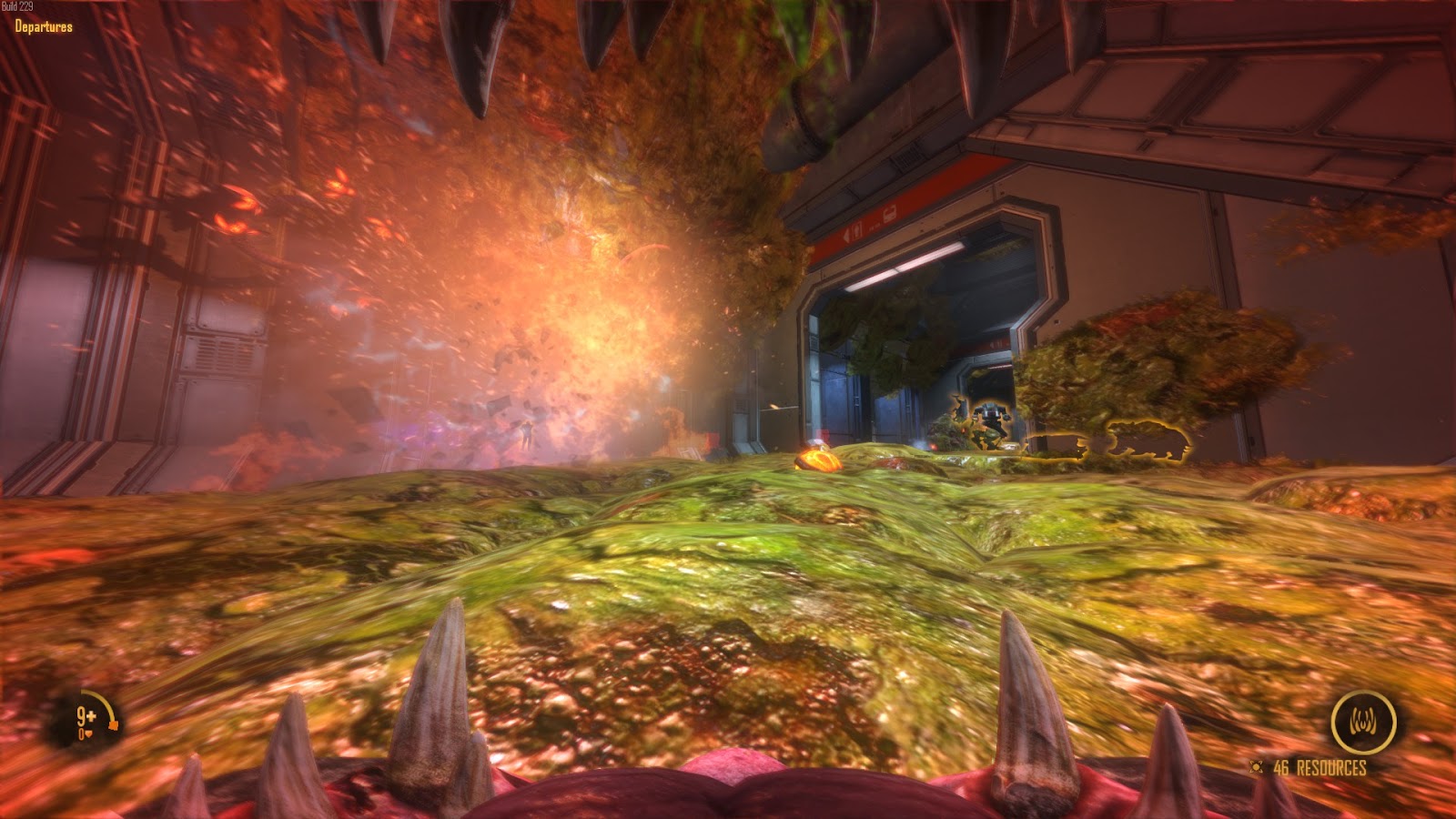Click the white person symbol on the doorway sign

click(856, 233)
